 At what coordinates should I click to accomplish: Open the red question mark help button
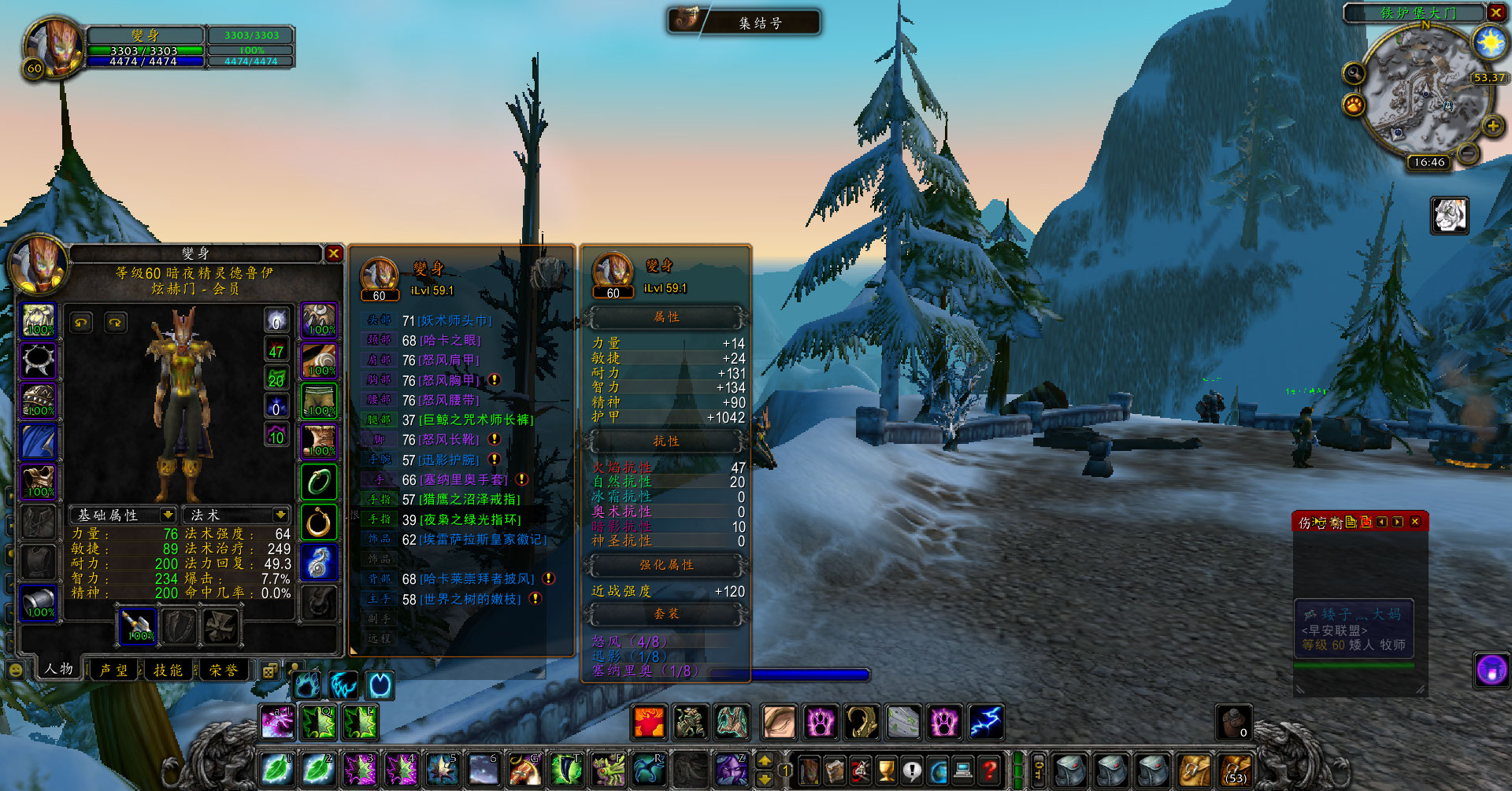point(990,769)
